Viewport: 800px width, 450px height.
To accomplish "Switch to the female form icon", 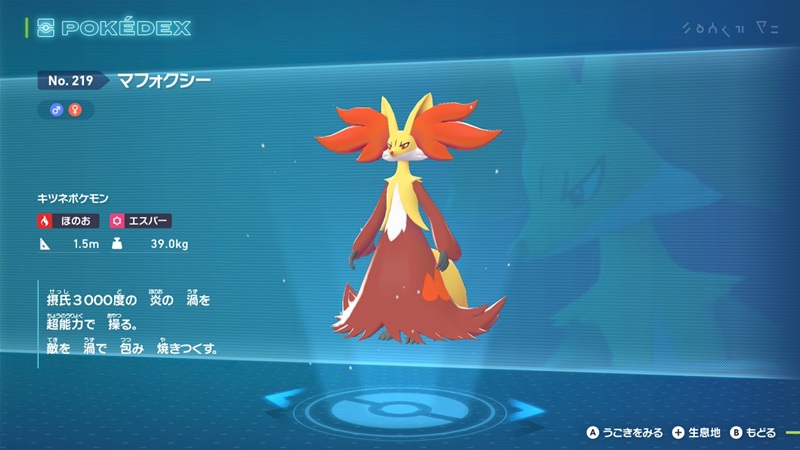I will pos(72,110).
